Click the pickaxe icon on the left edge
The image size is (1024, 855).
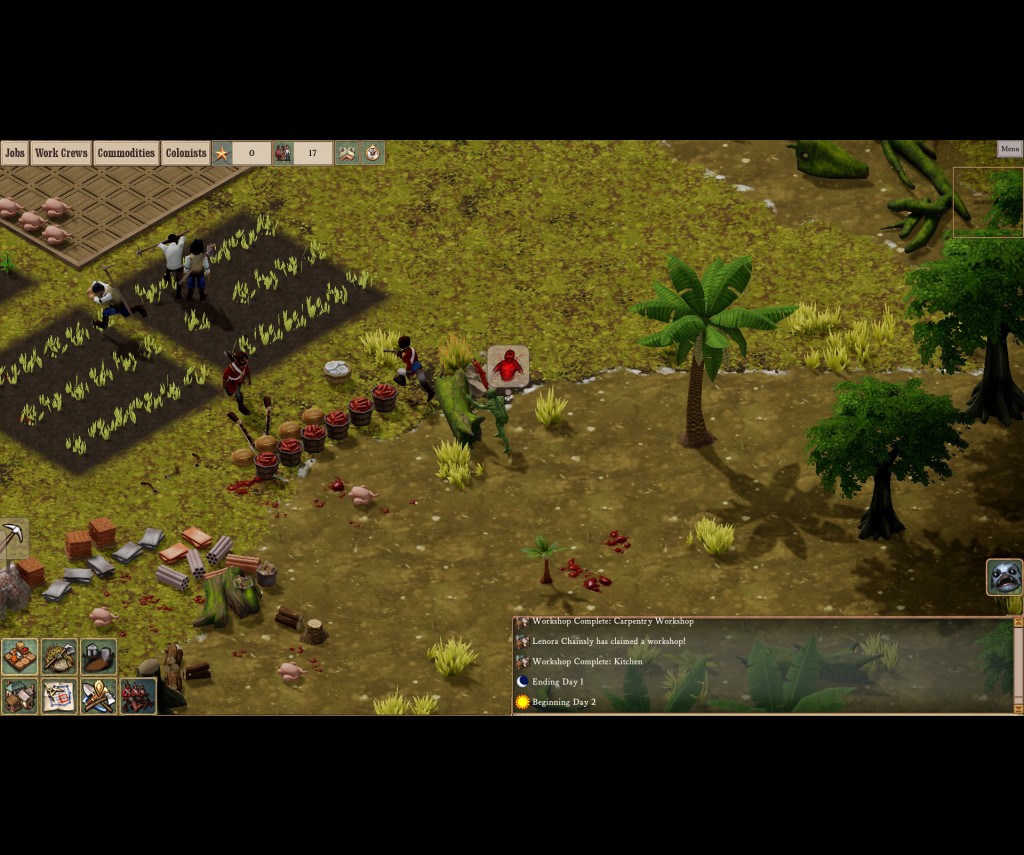[13, 538]
